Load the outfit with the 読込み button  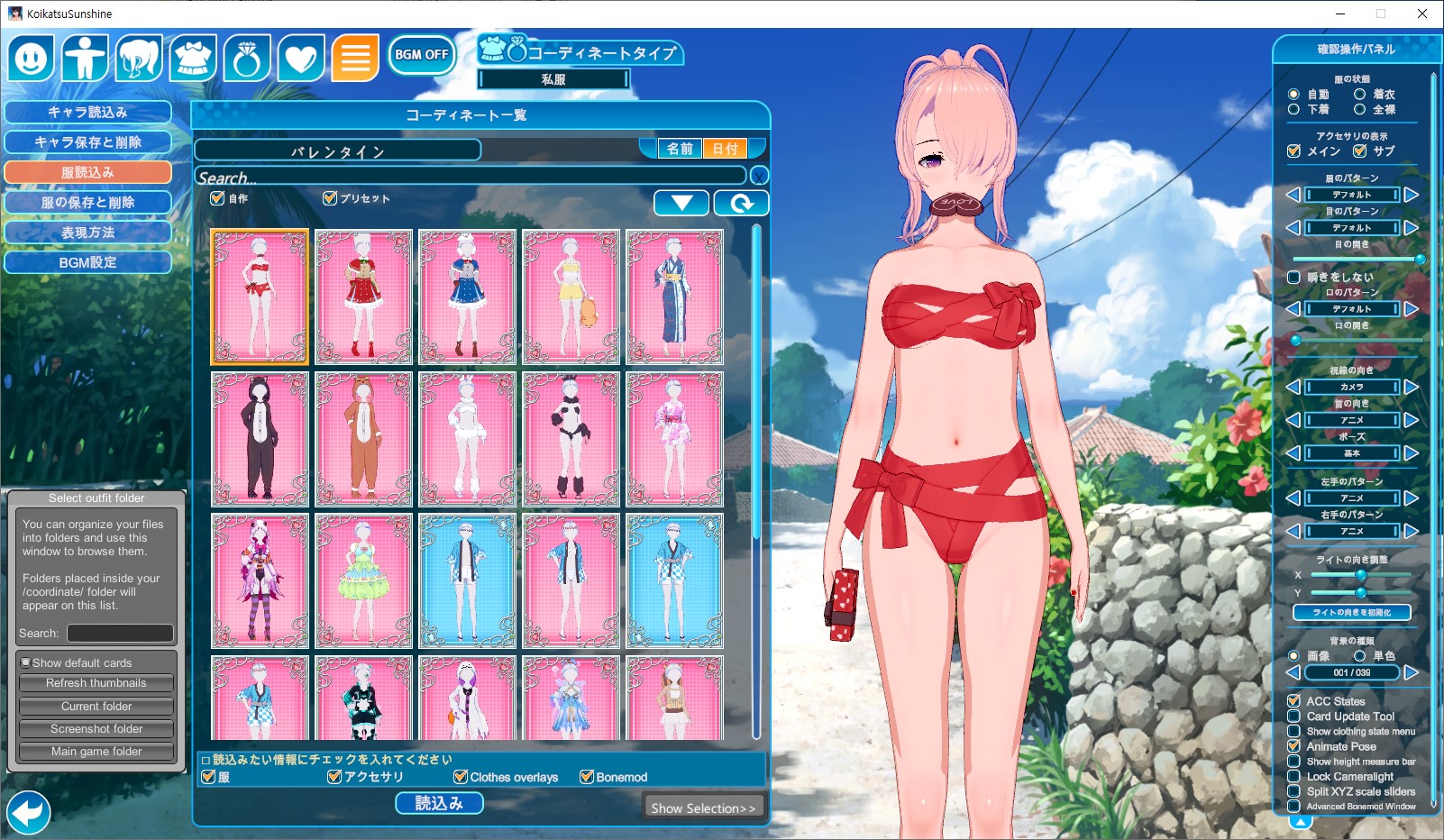point(439,803)
